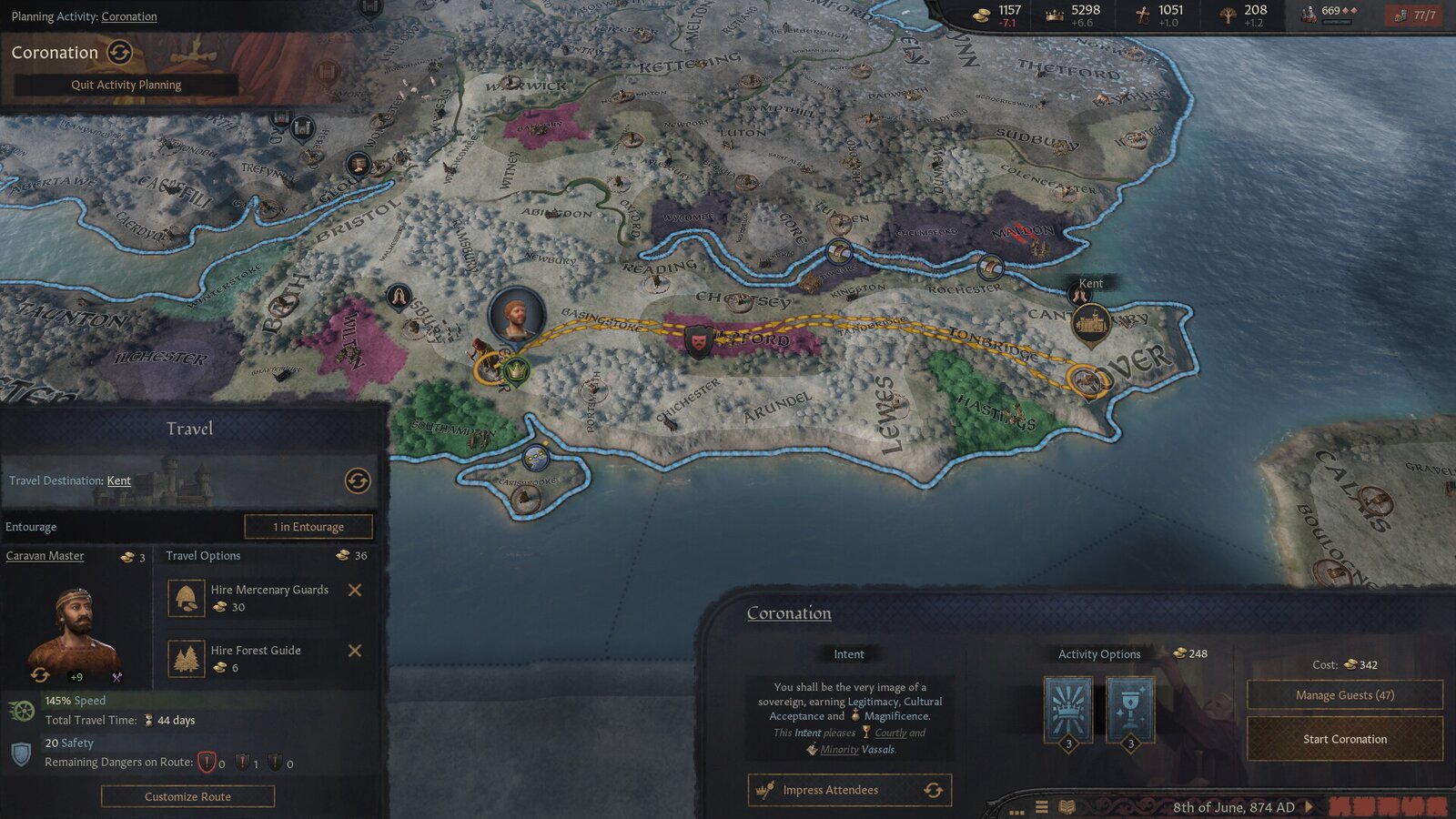Click the mercenary helmet icon beside Hire Mercenary Guards

pyautogui.click(x=186, y=597)
